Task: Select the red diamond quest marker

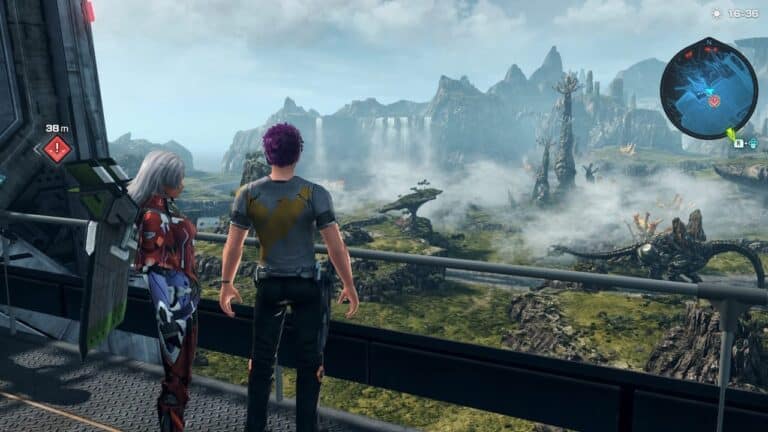Action: tap(57, 149)
